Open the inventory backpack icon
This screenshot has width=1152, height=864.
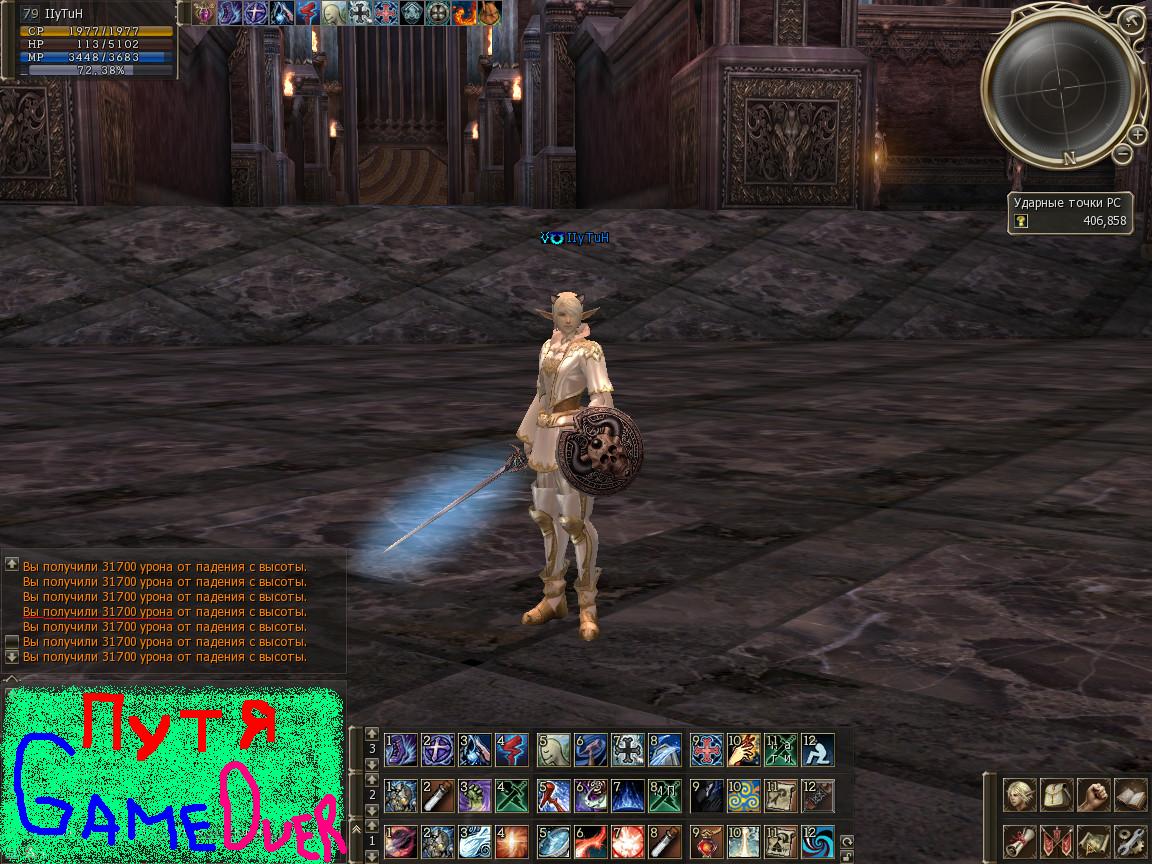[1057, 796]
